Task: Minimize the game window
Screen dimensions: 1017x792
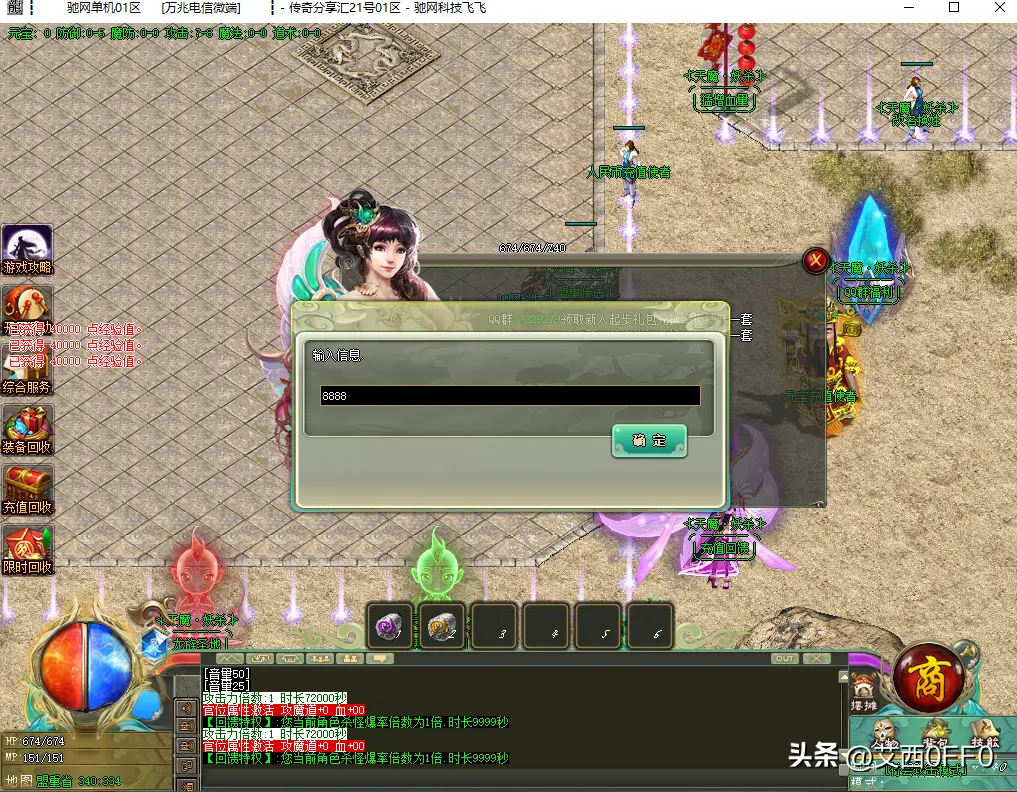Action: tap(907, 8)
